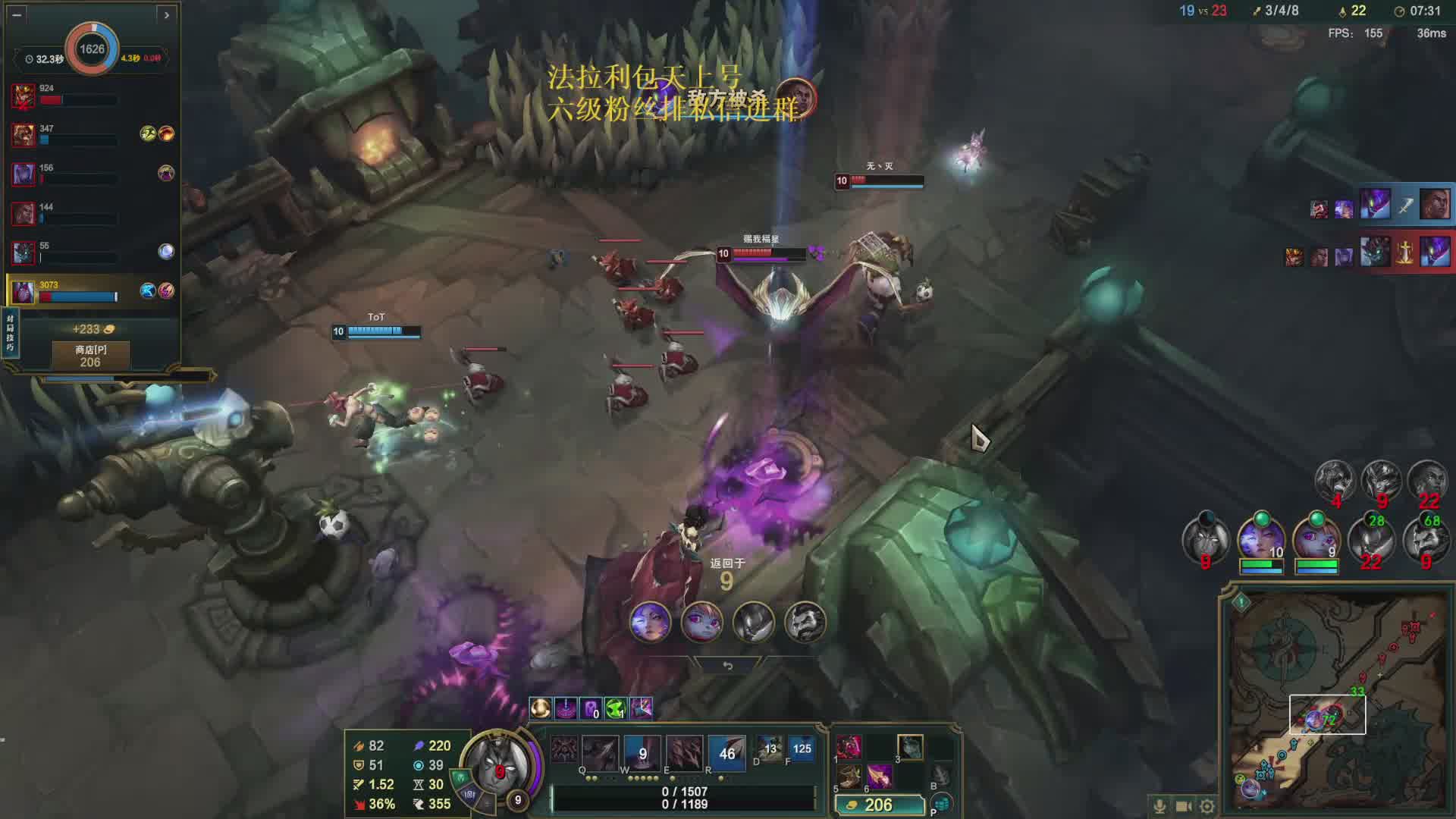1456x819 pixels.
Task: Open the item shop from gold counter
Action: [x=880, y=805]
